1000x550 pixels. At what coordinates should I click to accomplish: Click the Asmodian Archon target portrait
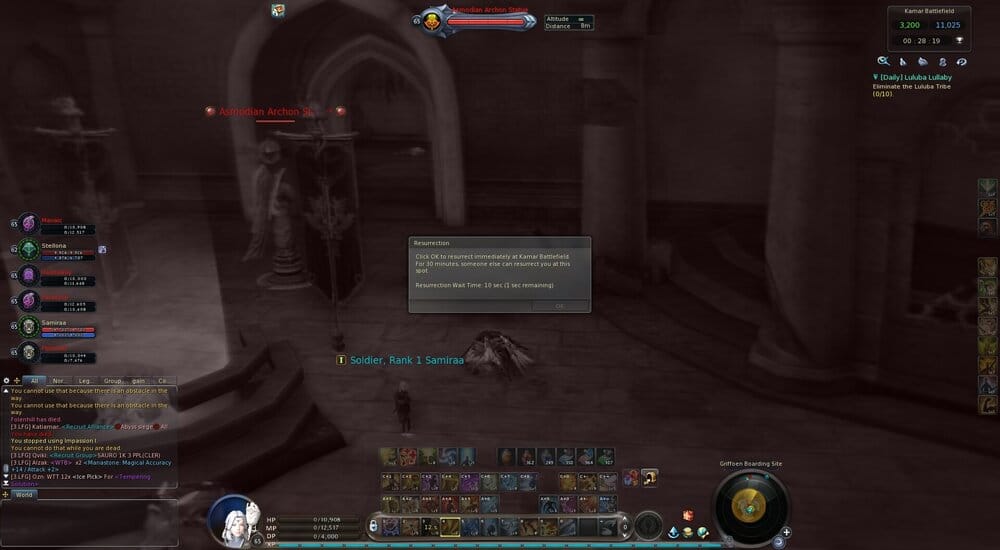tap(432, 20)
